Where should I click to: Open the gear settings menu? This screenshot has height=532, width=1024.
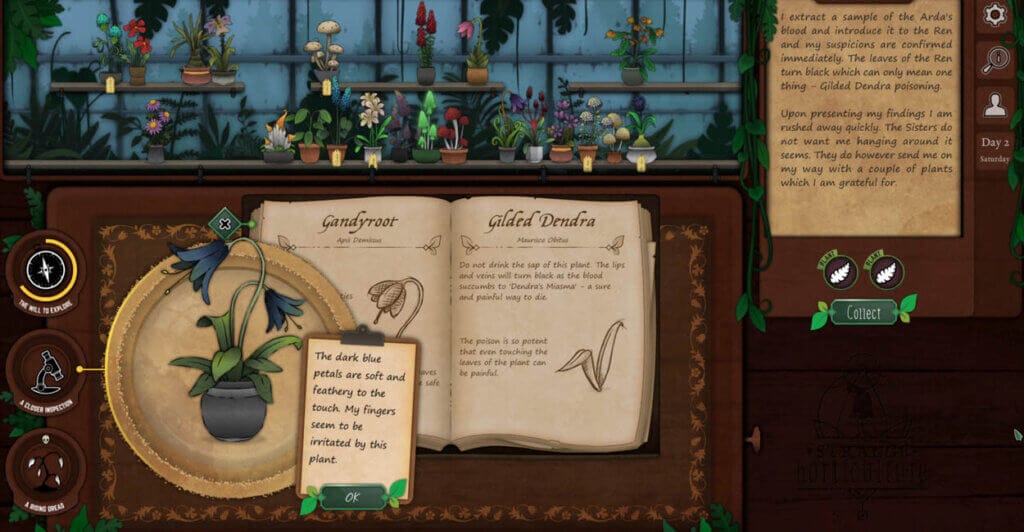click(x=994, y=14)
